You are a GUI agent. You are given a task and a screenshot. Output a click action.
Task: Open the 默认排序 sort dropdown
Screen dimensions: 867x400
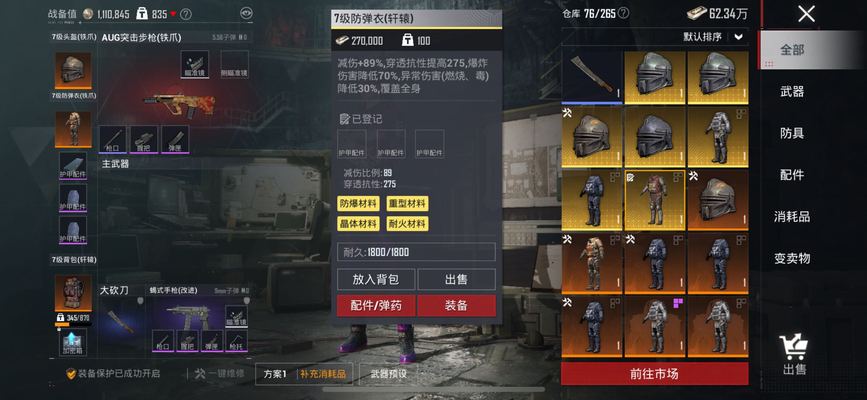click(714, 36)
